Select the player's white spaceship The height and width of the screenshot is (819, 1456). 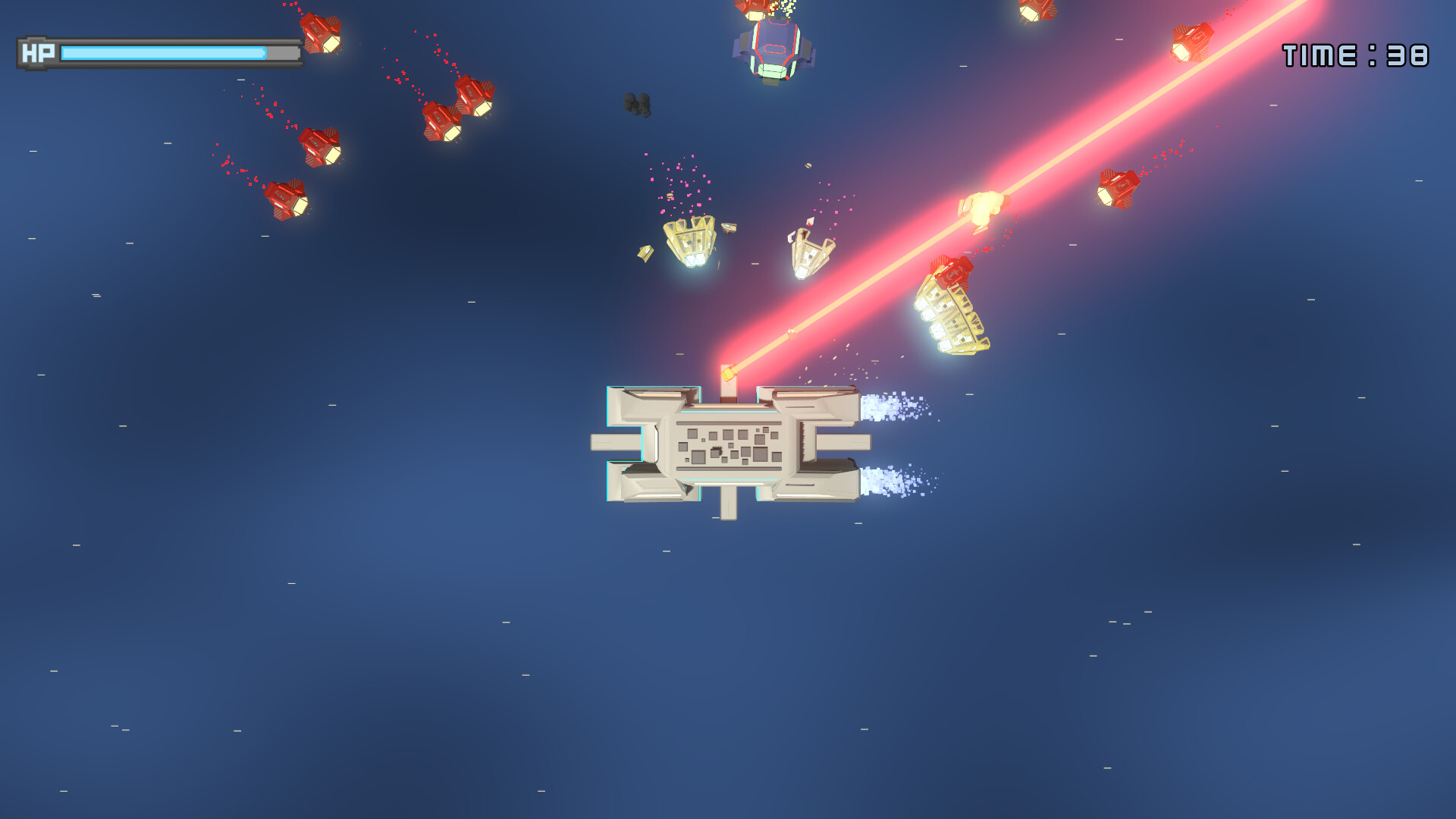click(x=728, y=447)
